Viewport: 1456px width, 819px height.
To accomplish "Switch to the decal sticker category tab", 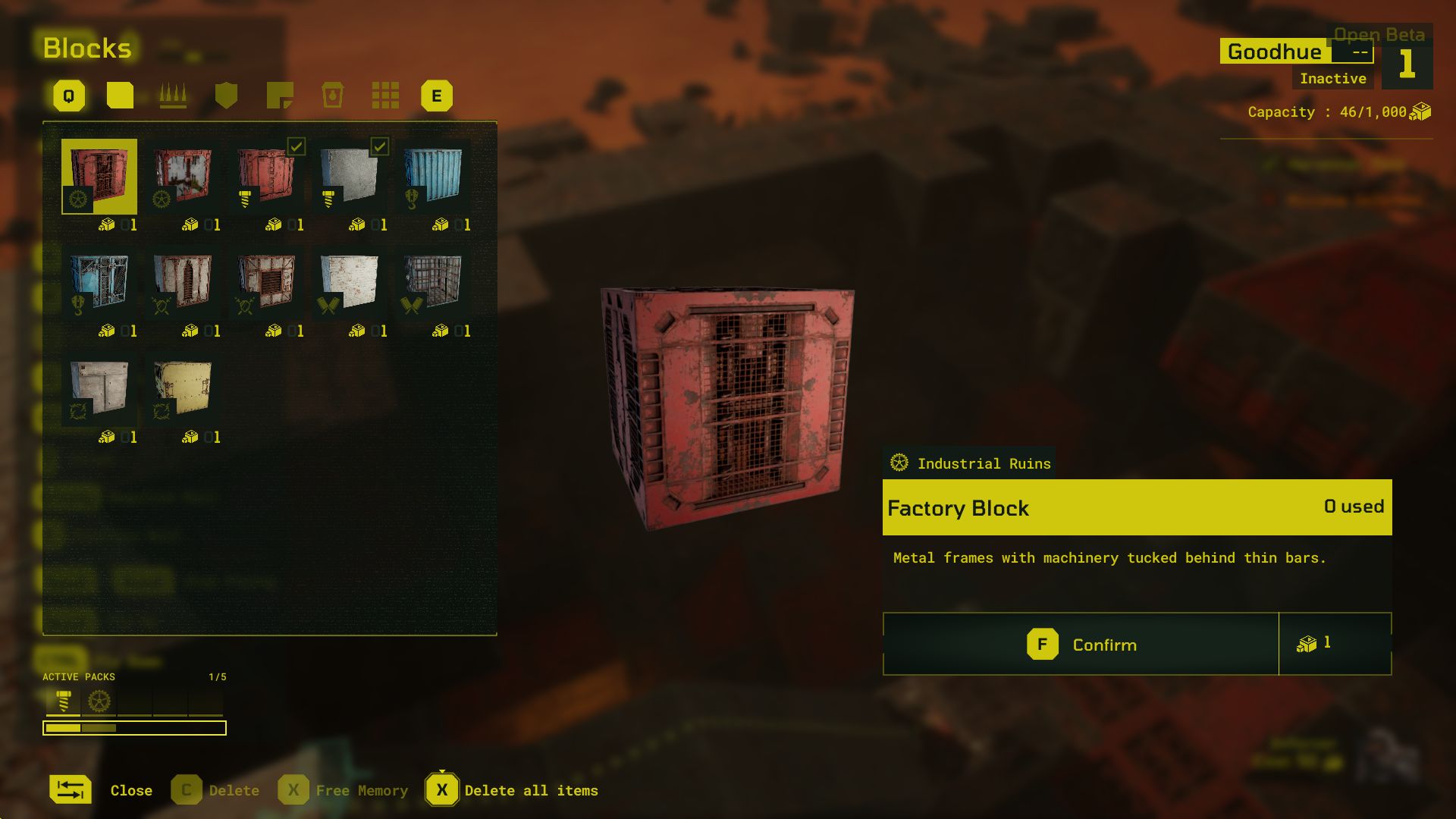I will click(x=280, y=96).
